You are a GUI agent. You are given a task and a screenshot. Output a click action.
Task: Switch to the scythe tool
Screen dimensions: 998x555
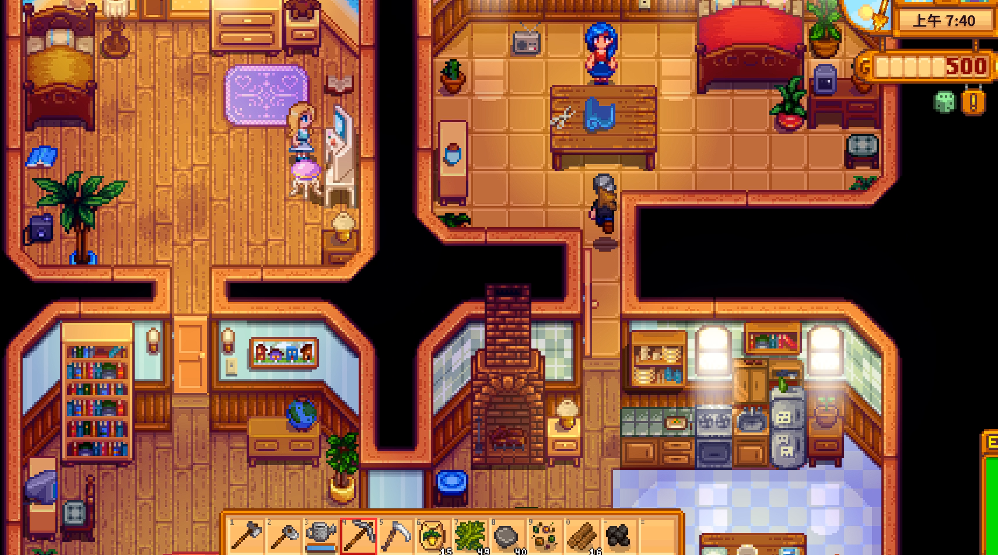click(396, 536)
